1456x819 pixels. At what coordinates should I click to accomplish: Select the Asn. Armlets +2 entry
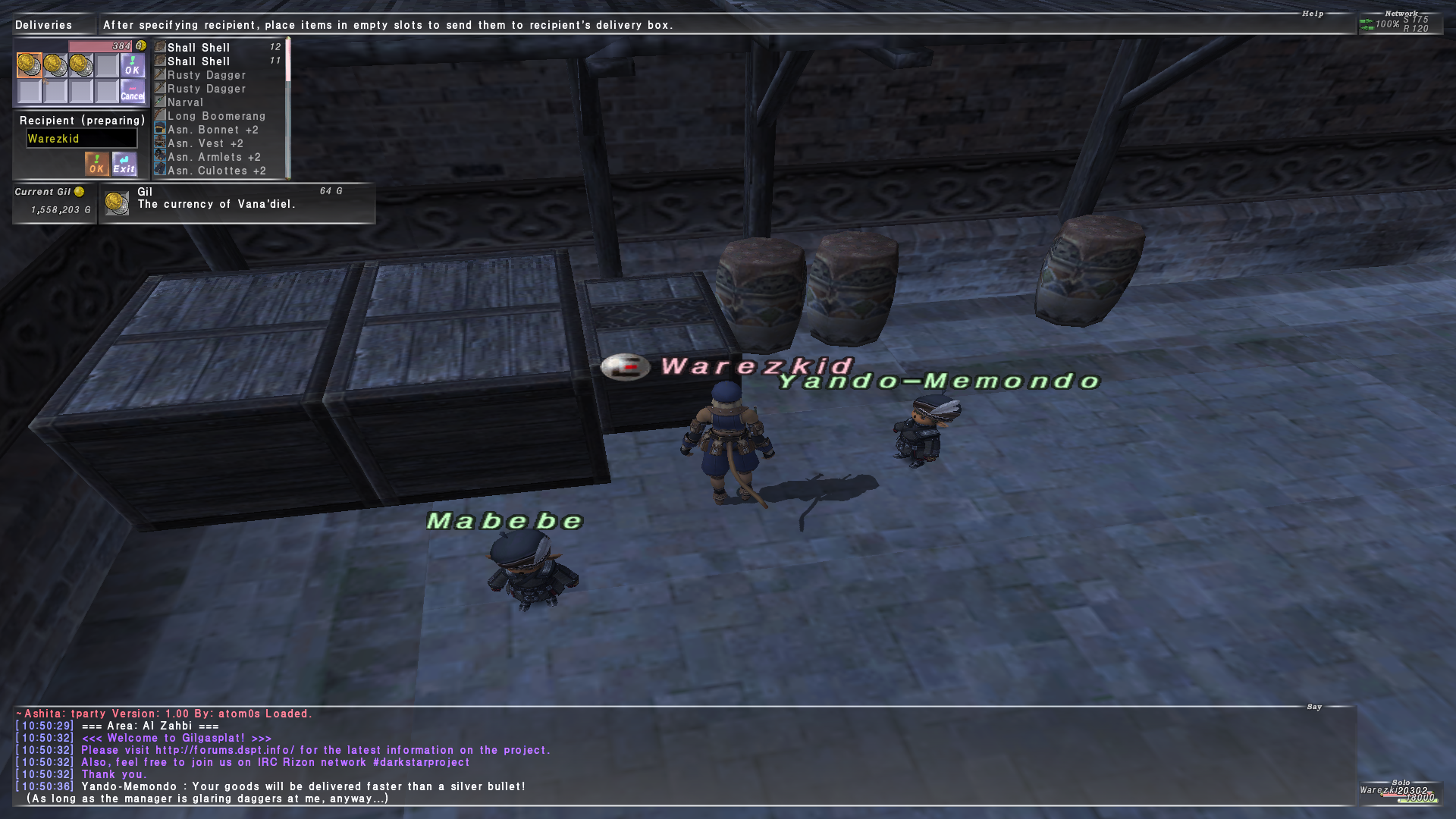click(214, 157)
